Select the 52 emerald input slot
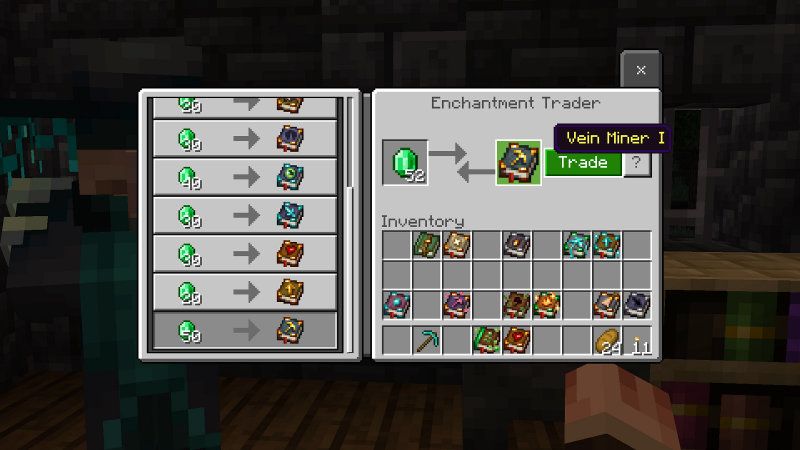Image resolution: width=800 pixels, height=450 pixels. pyautogui.click(x=405, y=162)
